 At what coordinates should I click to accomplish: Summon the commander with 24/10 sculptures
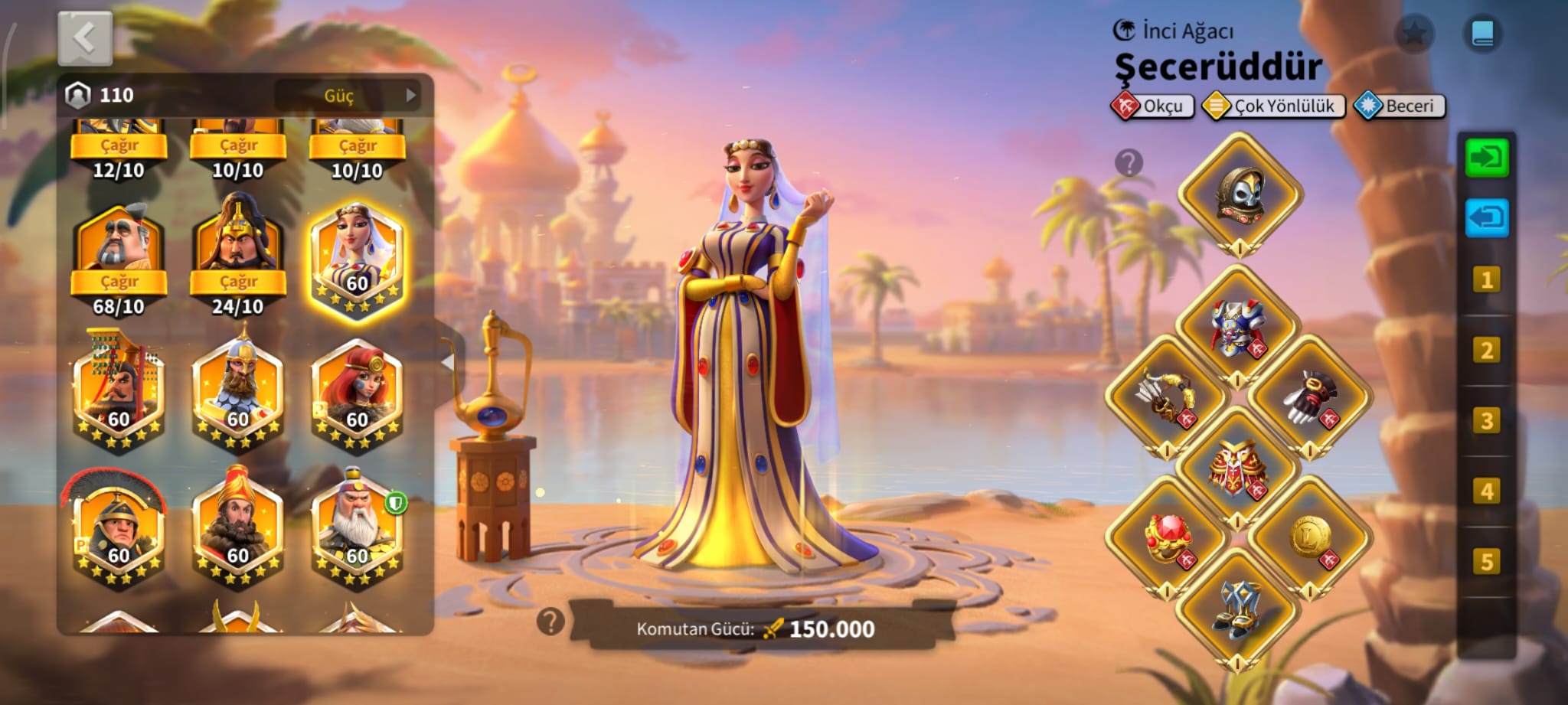click(x=238, y=281)
